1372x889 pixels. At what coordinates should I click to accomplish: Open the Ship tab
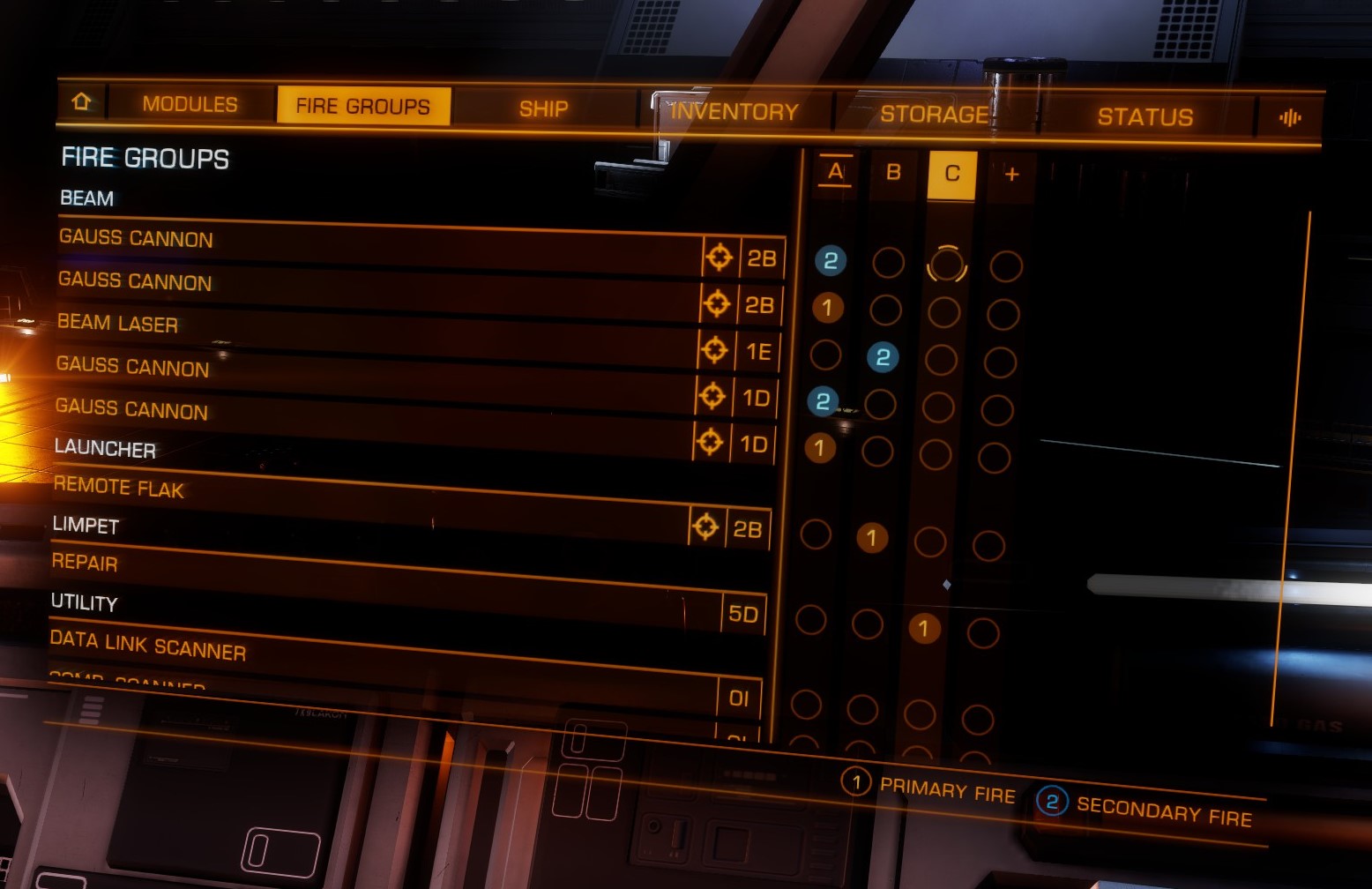pyautogui.click(x=543, y=109)
